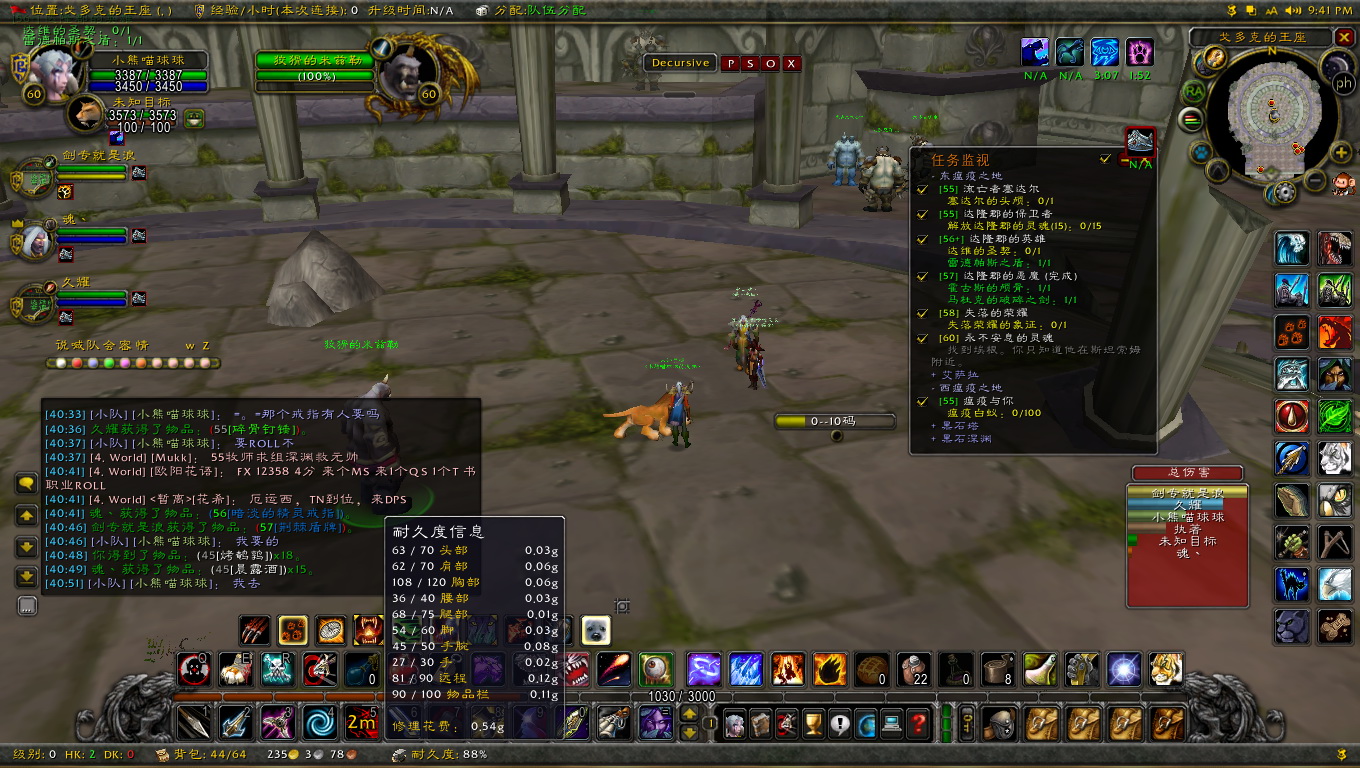
Task: Toggle the checkmark at top of 任务监视 panel
Action: coord(1103,159)
